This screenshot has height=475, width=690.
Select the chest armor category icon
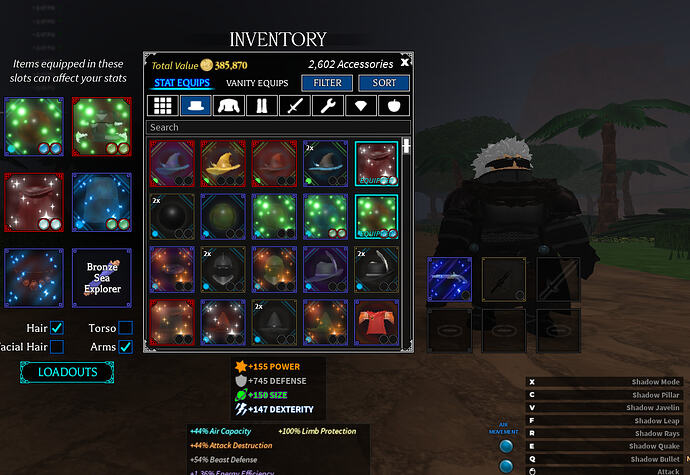pos(230,106)
